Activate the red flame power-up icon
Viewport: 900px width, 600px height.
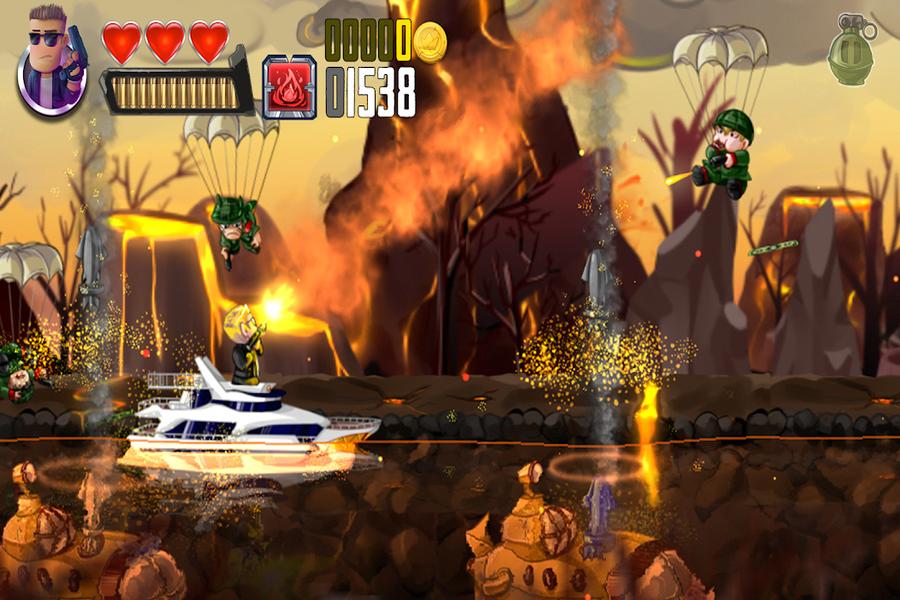290,87
